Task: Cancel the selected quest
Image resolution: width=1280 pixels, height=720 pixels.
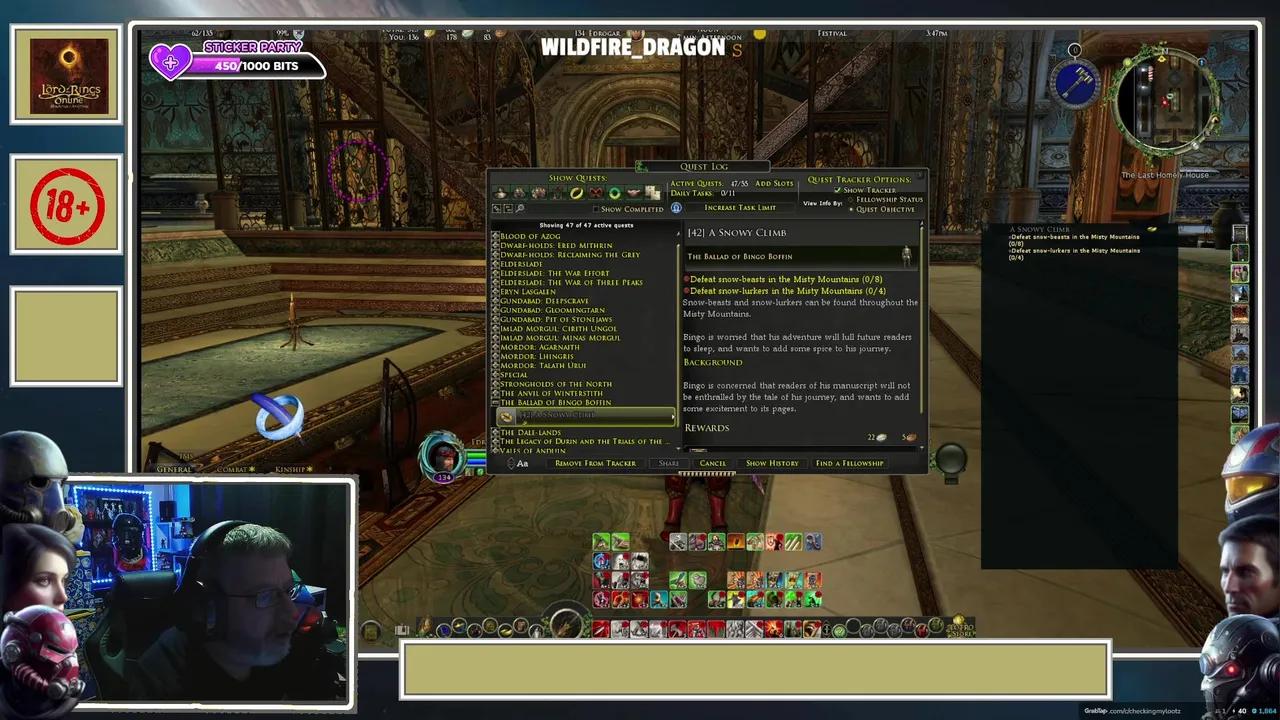Action: [713, 463]
